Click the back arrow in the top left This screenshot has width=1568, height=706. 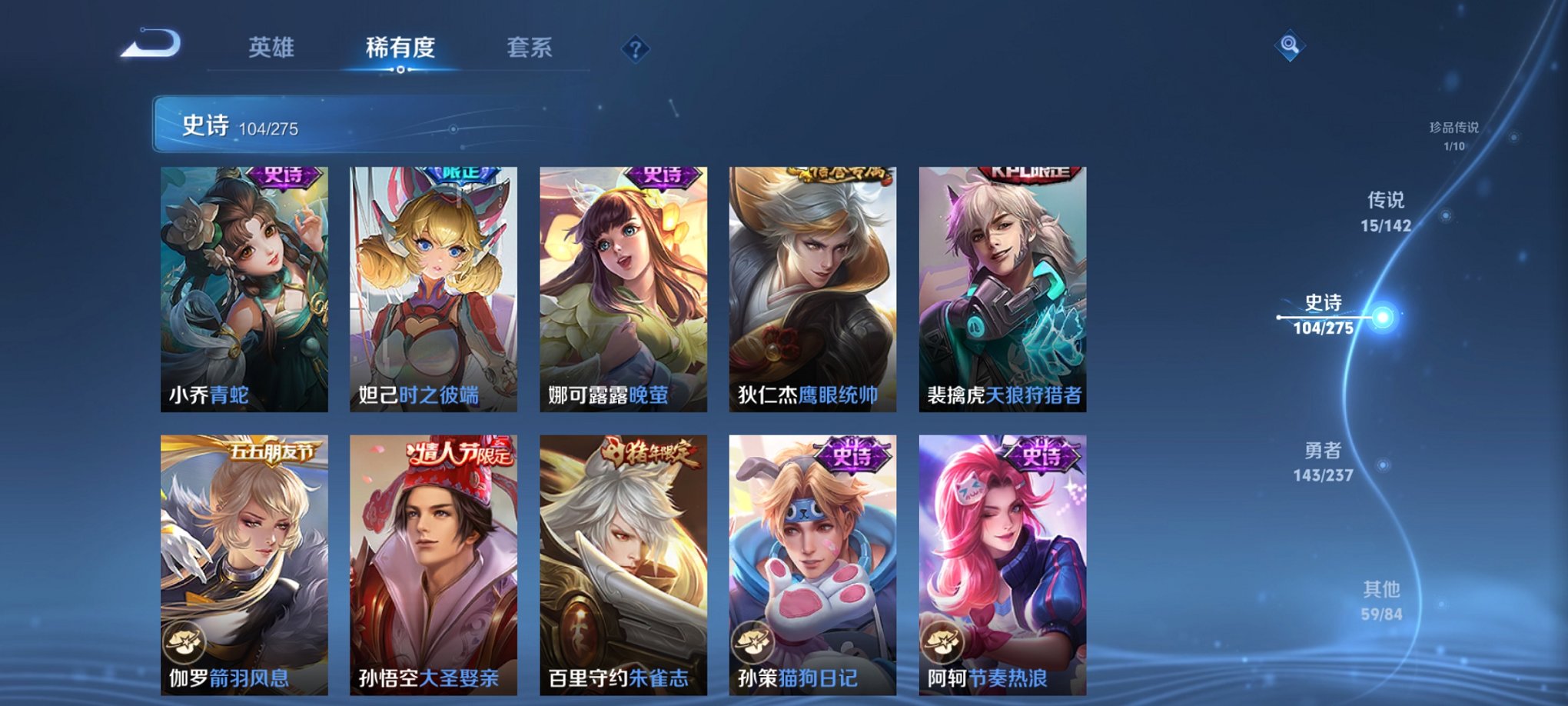point(152,48)
